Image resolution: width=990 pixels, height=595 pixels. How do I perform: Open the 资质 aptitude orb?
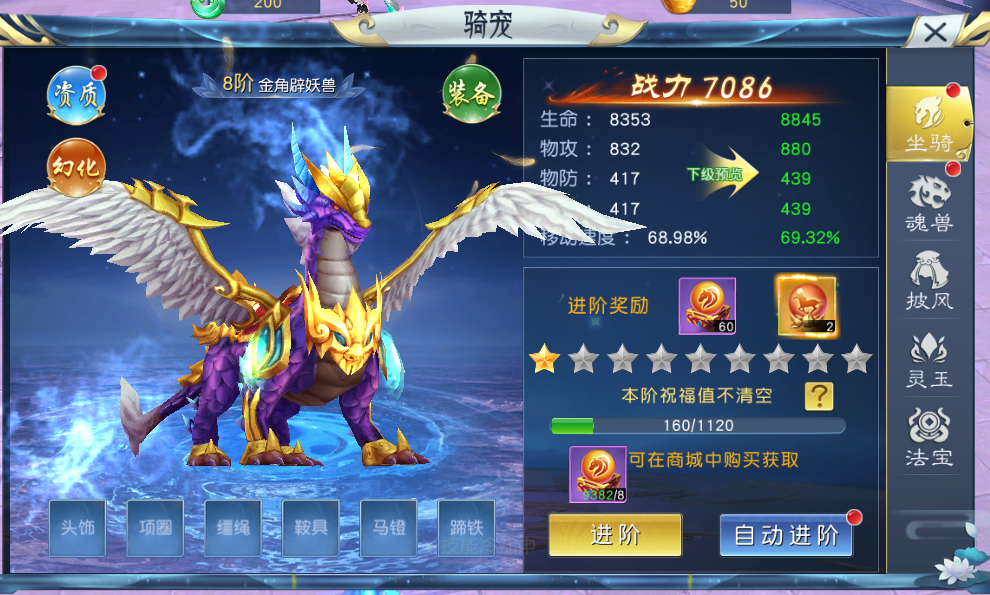(x=76, y=95)
